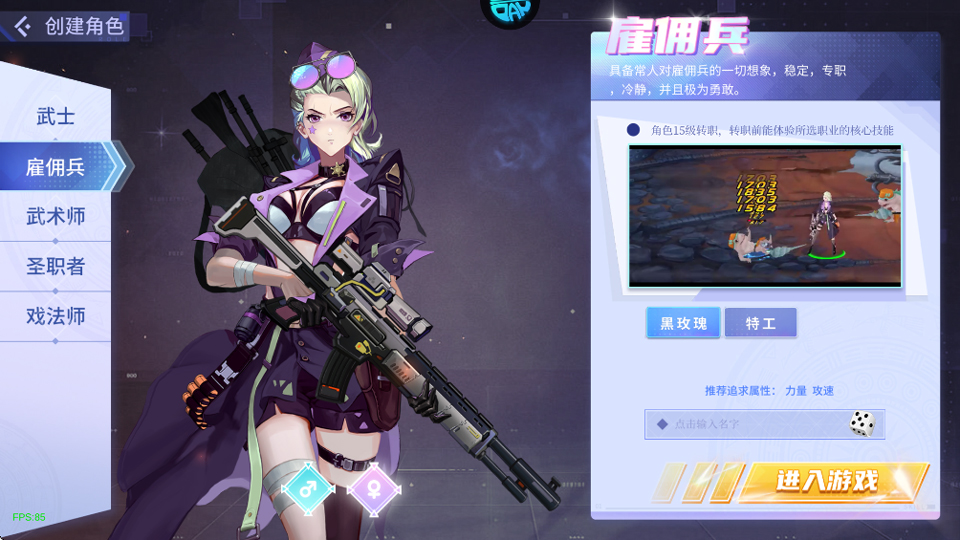Go back from the 创建角色 screen
This screenshot has width=960, height=540.
click(22, 26)
